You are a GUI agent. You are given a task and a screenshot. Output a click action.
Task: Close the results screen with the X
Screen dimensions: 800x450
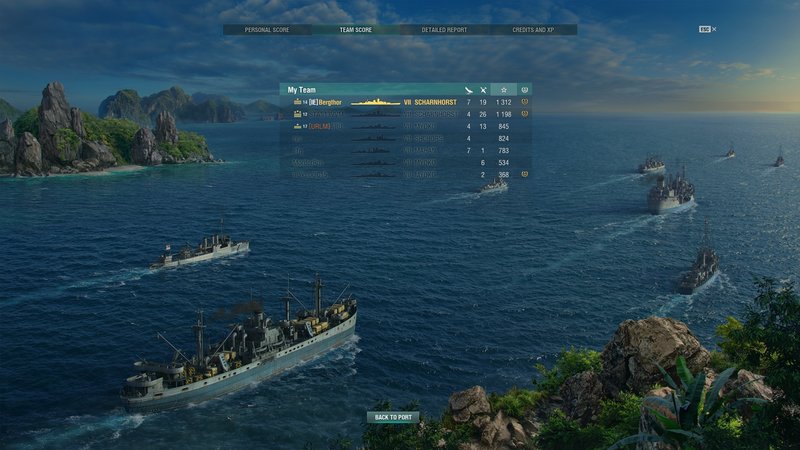coord(714,30)
